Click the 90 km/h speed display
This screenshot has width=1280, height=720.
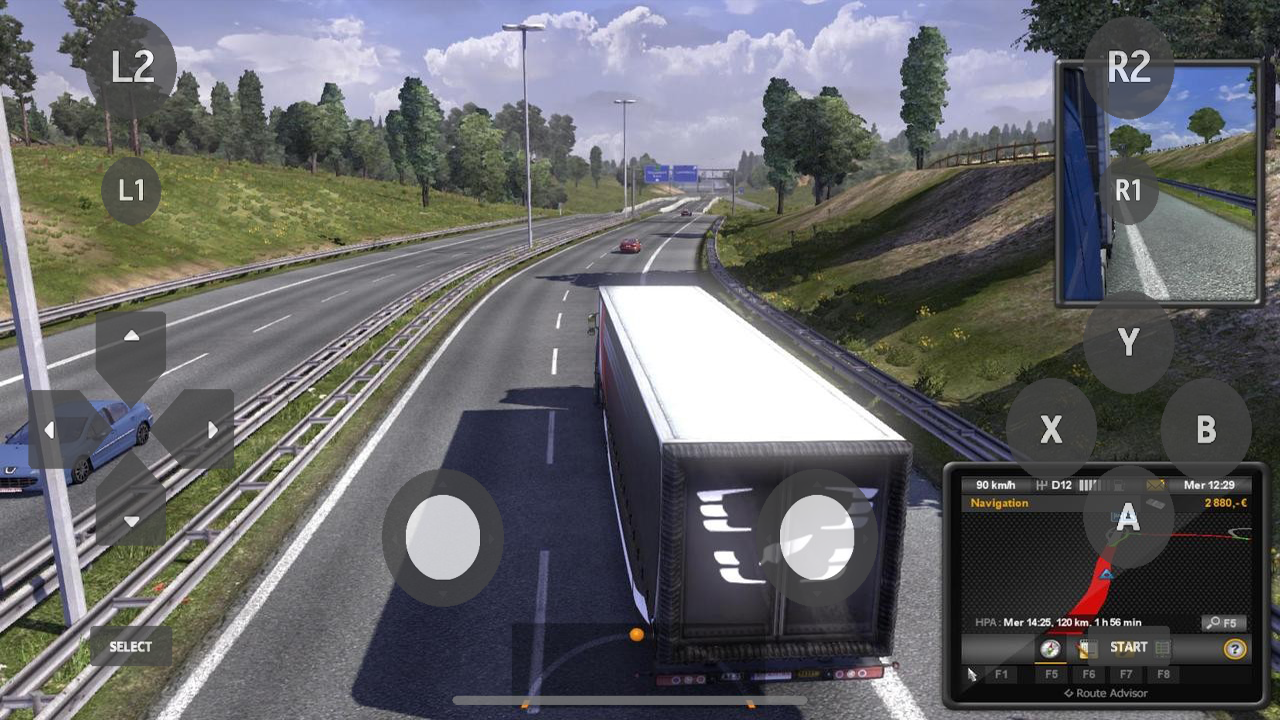(993, 484)
